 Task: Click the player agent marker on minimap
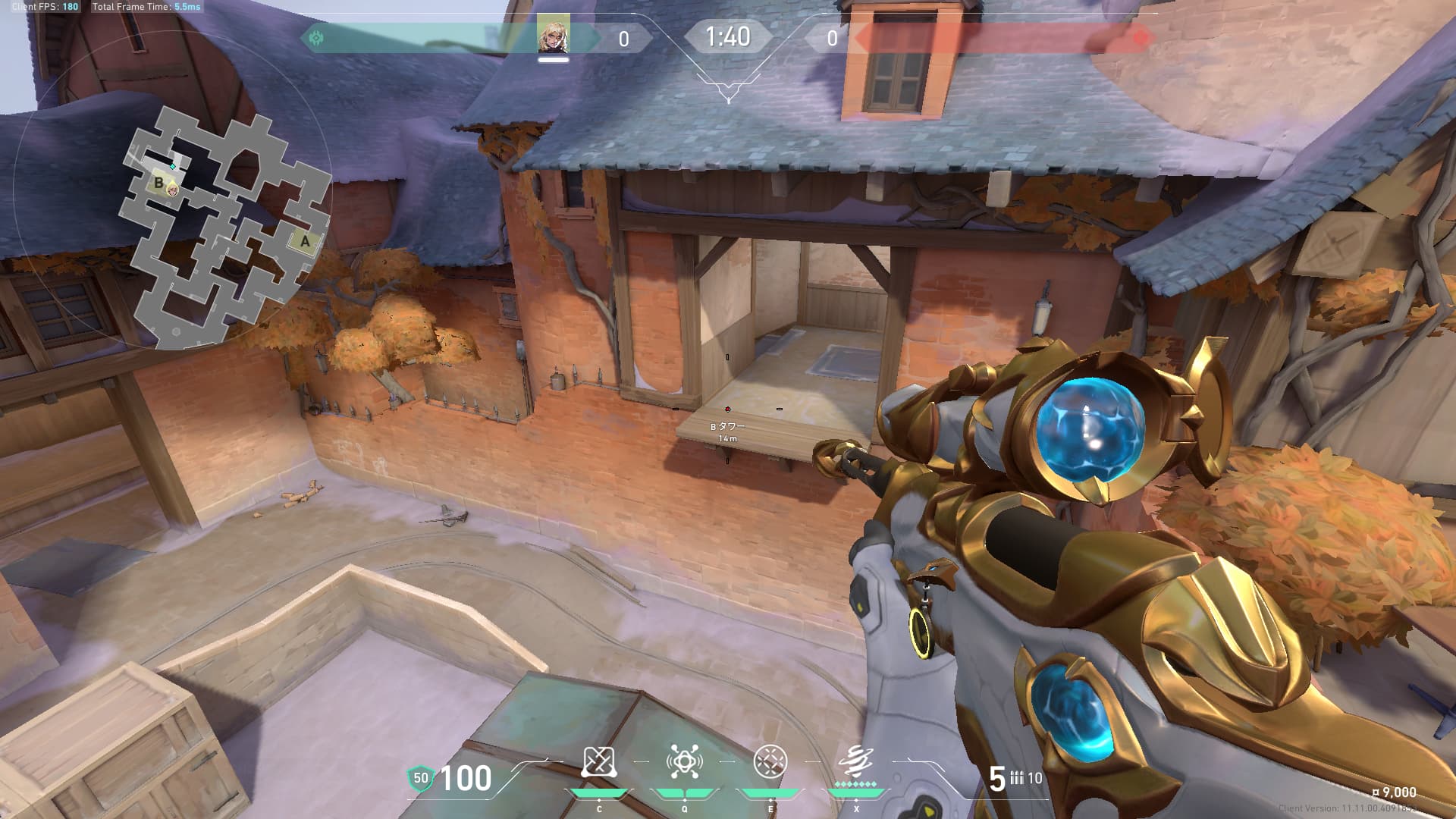(173, 188)
